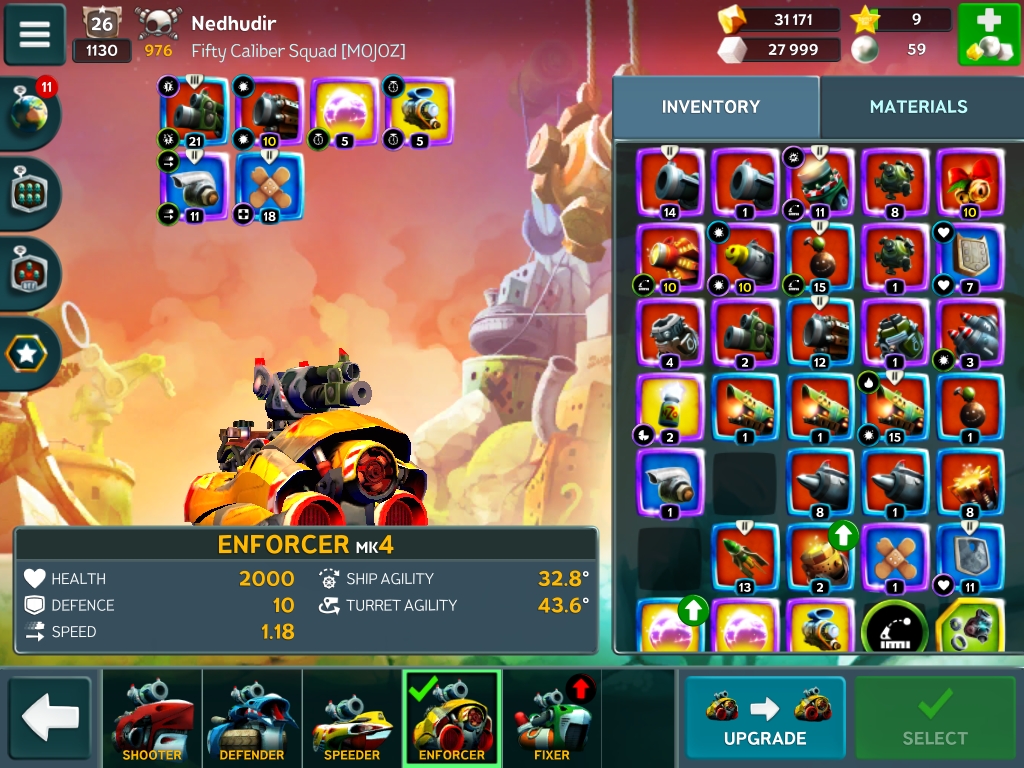1024x768 pixels.
Task: Buy more currency with green plus button
Action: pyautogui.click(x=989, y=35)
